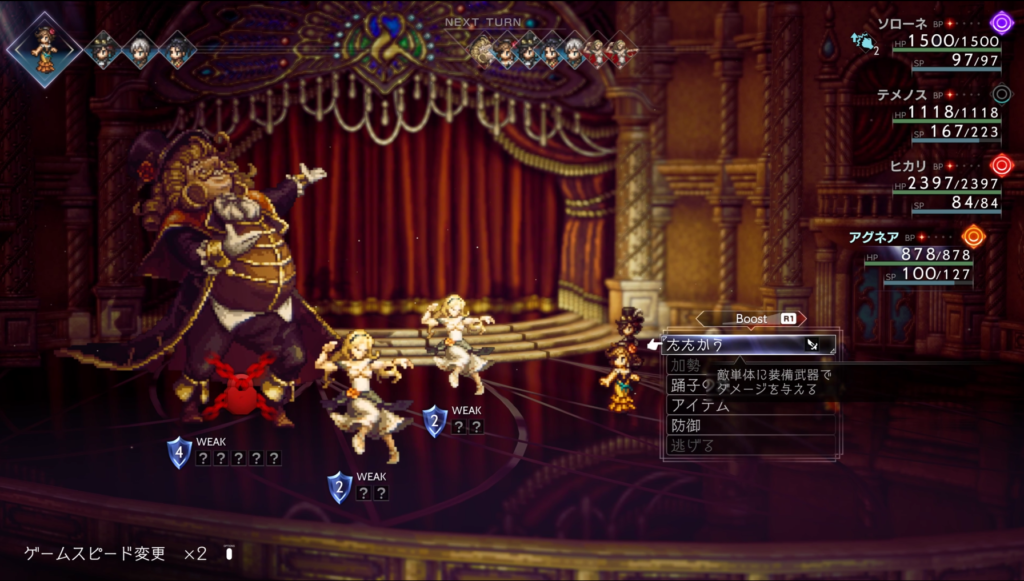Open the 踊子 skills command
The width and height of the screenshot is (1024, 581).
tap(692, 385)
